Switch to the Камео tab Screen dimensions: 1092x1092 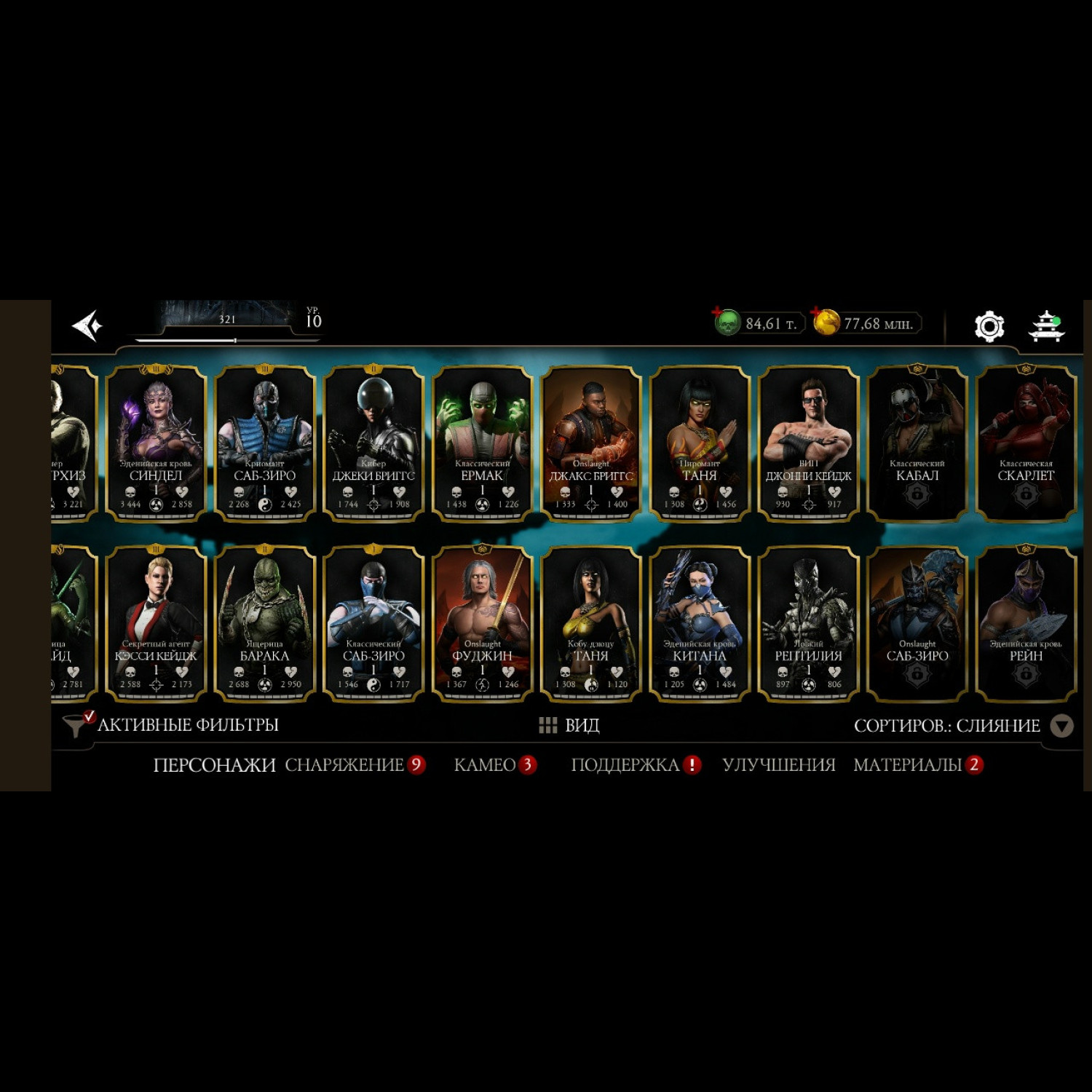point(486,765)
